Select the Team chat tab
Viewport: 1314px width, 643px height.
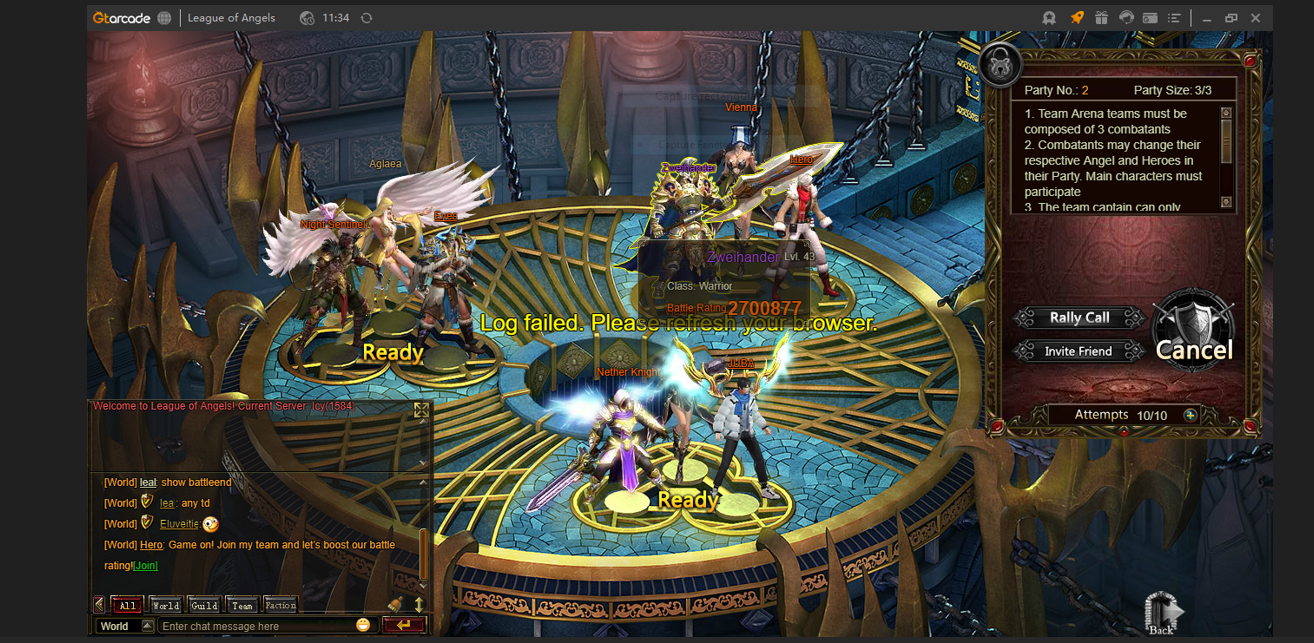[242, 605]
